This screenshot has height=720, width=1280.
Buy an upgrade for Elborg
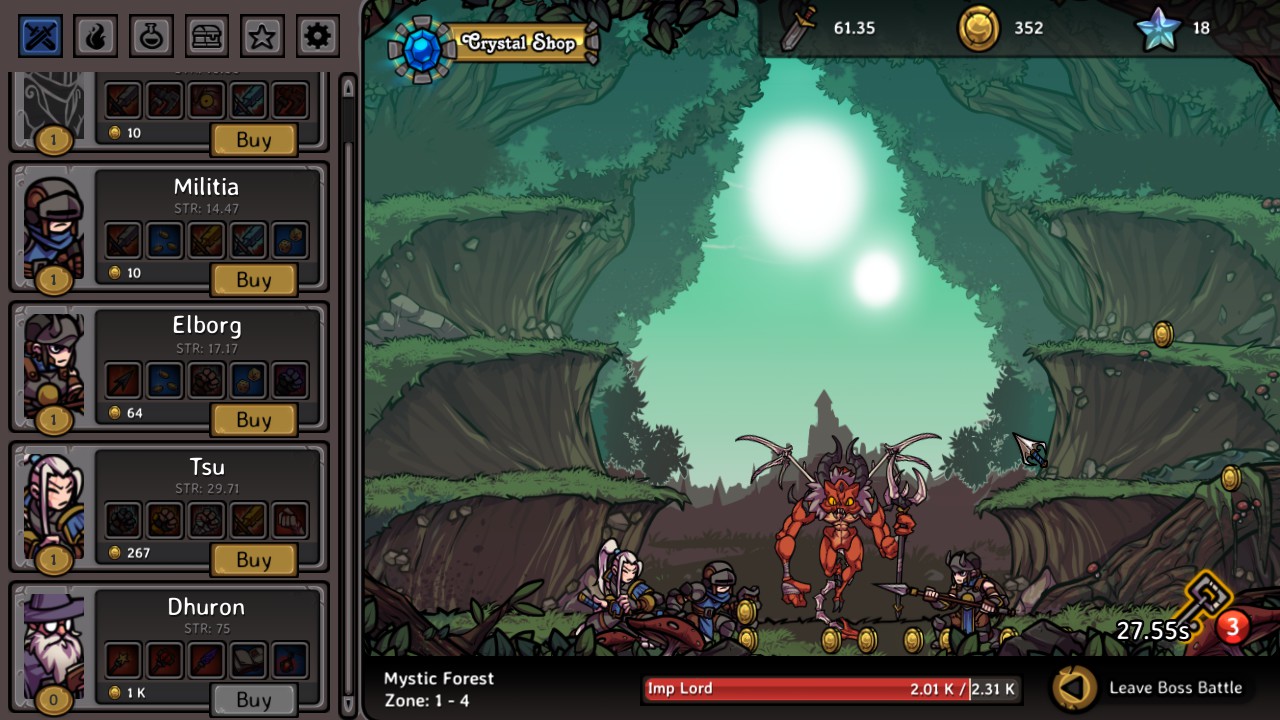253,420
